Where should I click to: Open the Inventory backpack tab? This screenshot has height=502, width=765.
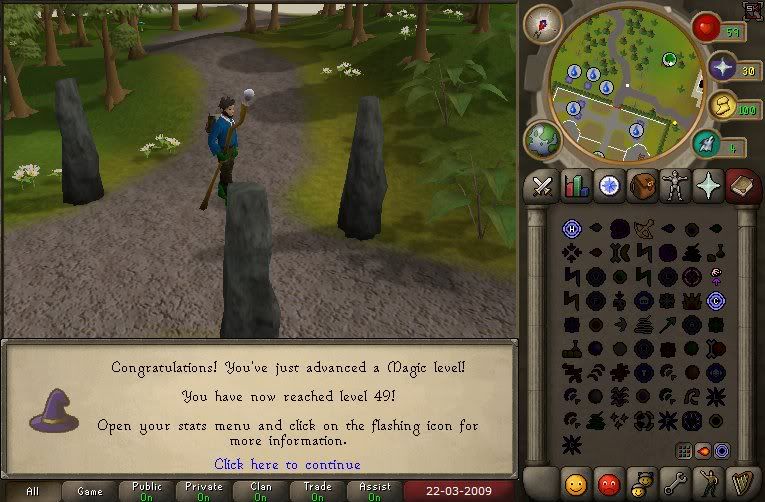[641, 187]
